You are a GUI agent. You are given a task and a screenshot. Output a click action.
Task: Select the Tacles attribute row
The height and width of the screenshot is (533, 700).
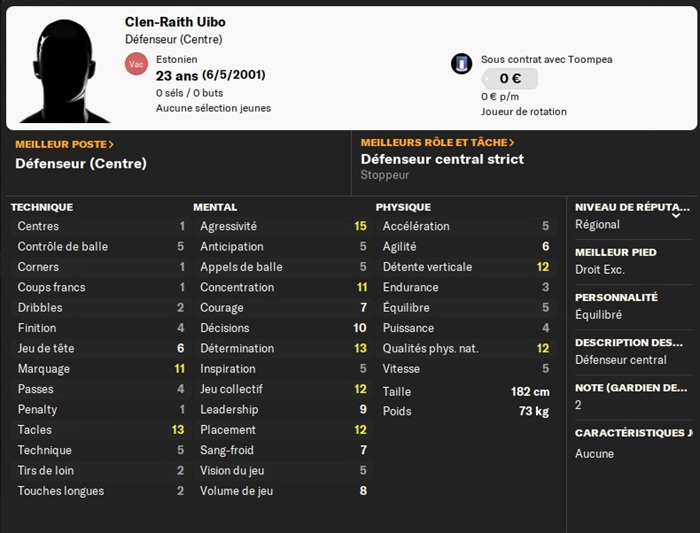coord(100,430)
